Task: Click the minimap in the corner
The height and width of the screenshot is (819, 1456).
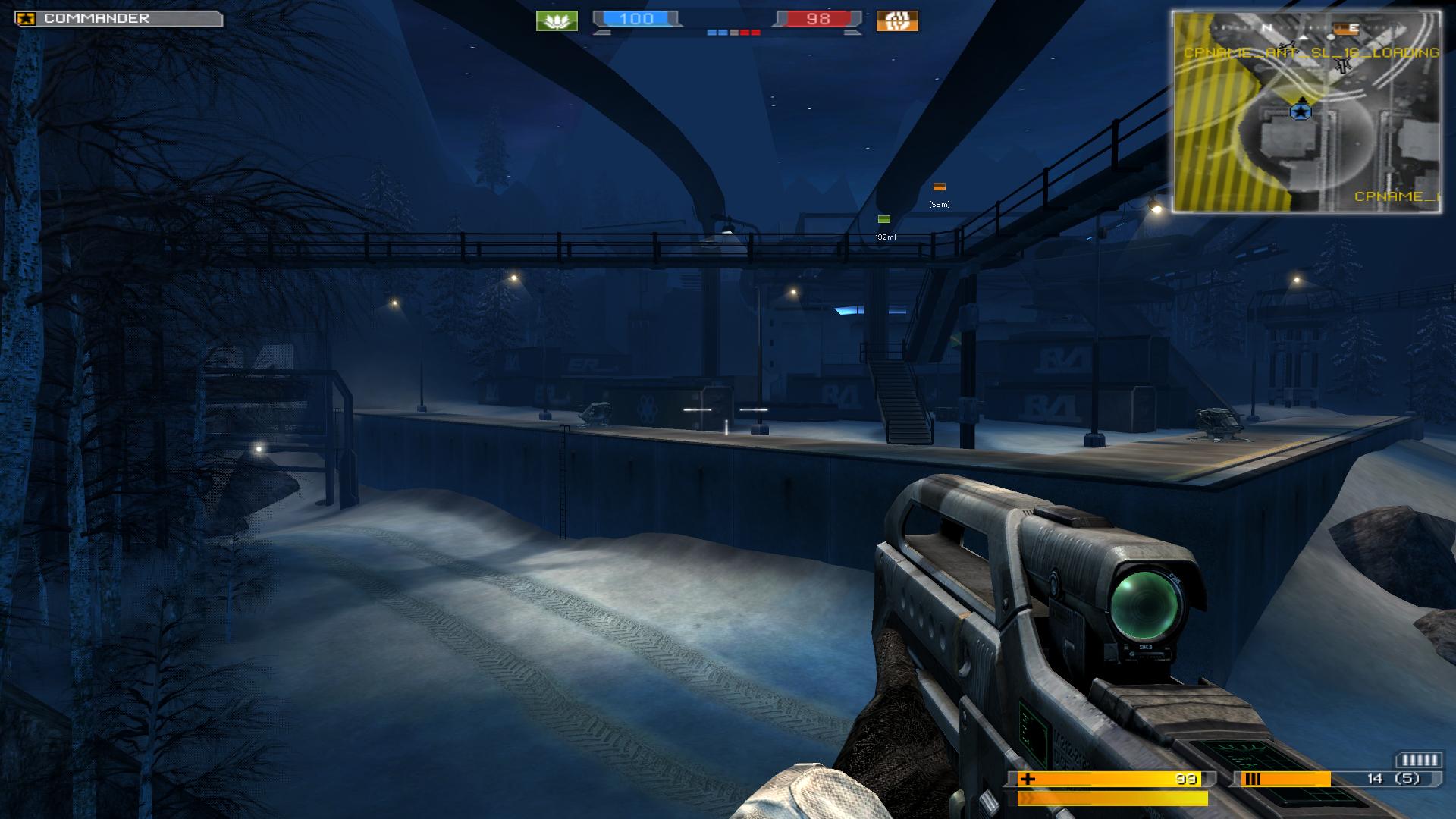Action: pyautogui.click(x=1306, y=111)
